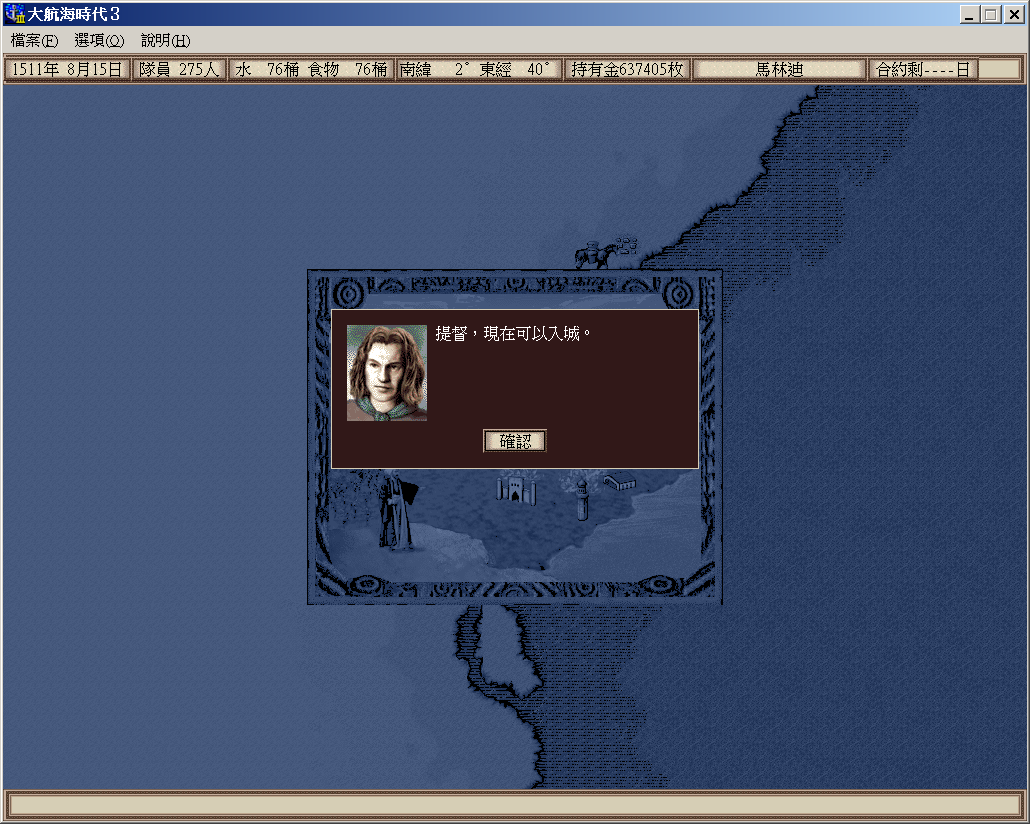1030x824 pixels.
Task: Open the 選項 (Options) menu
Action: pos(99,41)
